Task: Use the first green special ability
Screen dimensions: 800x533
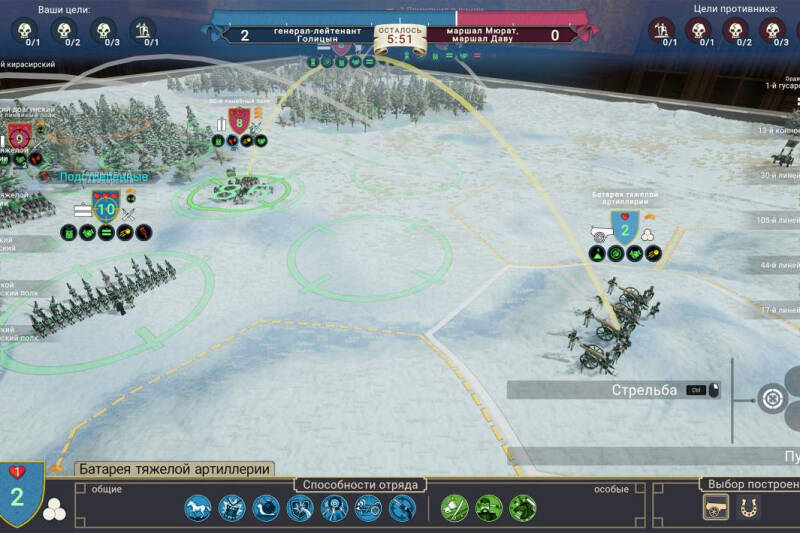Action: pyautogui.click(x=455, y=508)
